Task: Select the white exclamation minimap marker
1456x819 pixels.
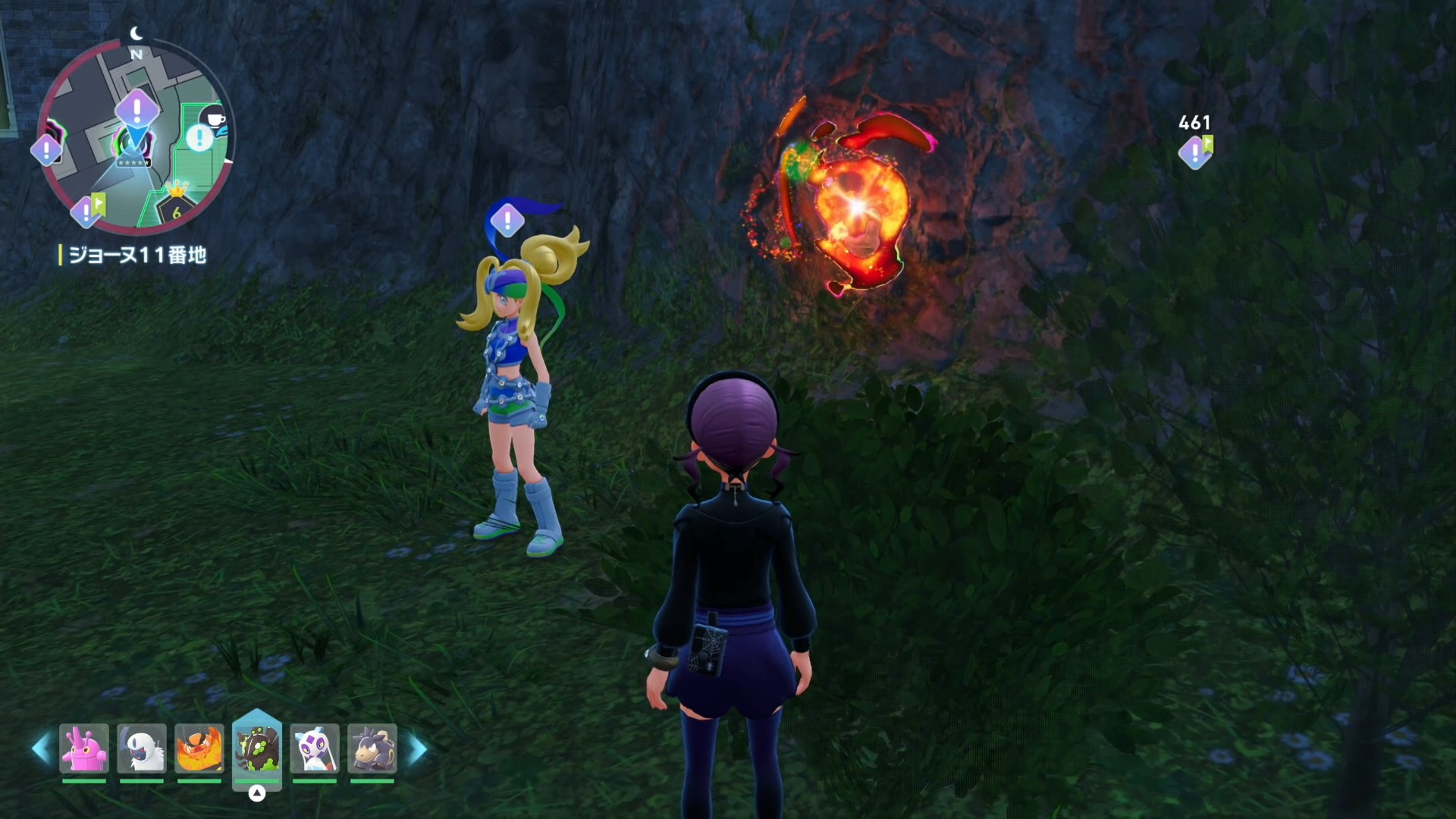Action: tap(199, 138)
